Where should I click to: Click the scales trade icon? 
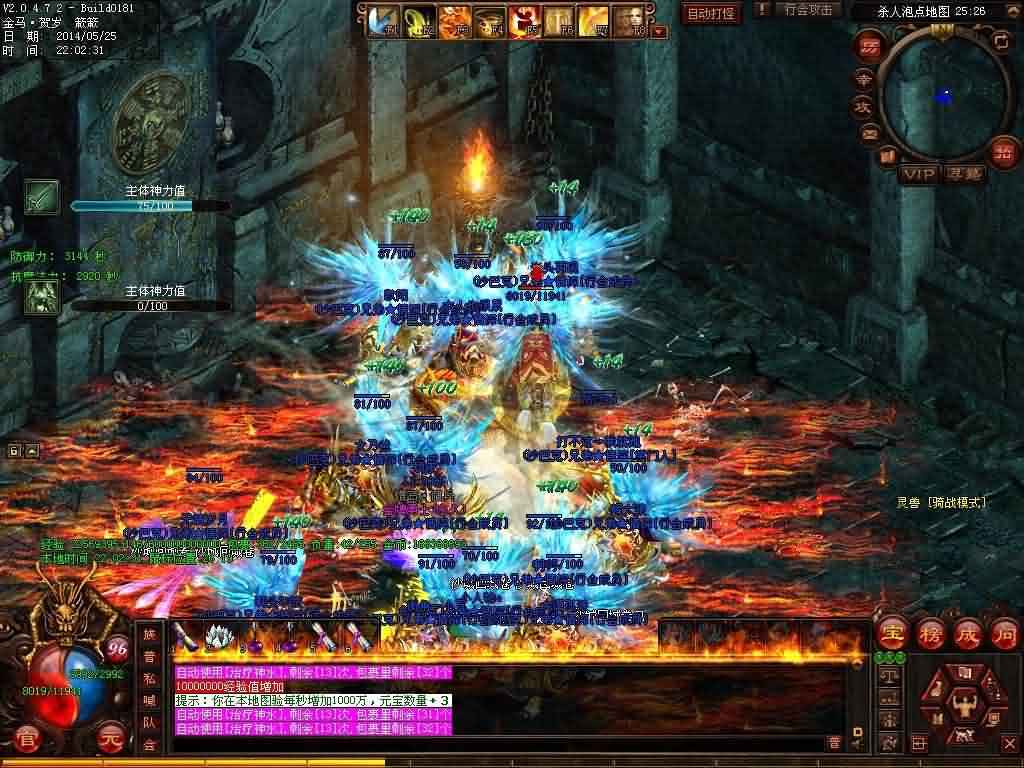(889, 676)
